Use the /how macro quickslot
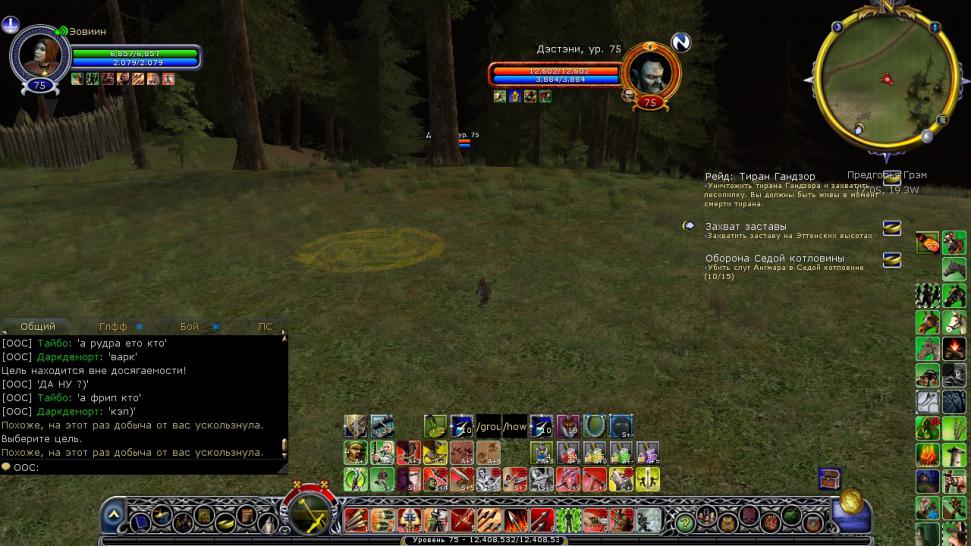 tap(514, 425)
